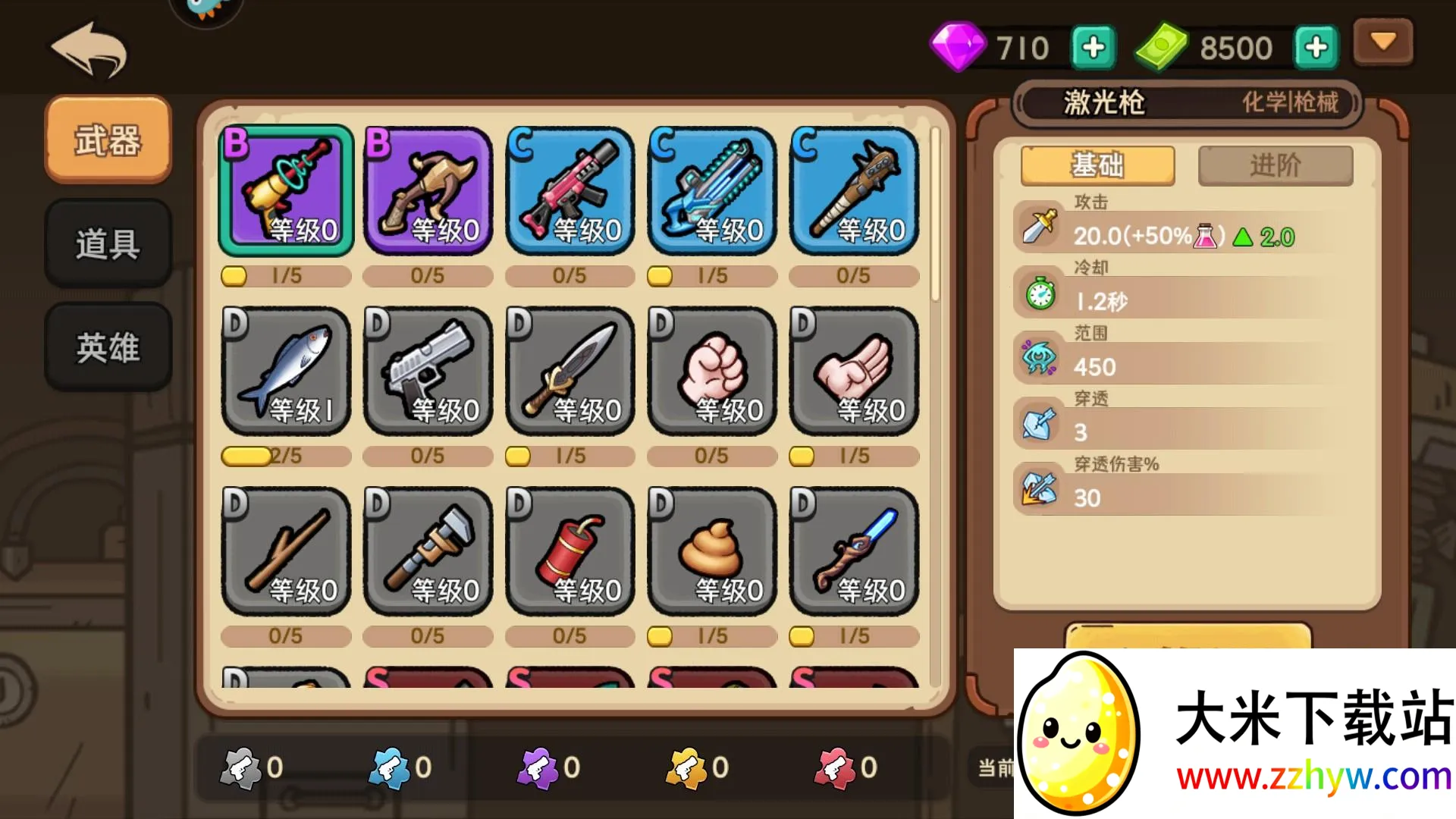Choose the spiked club weapon
The image size is (1456, 819).
pos(854,190)
